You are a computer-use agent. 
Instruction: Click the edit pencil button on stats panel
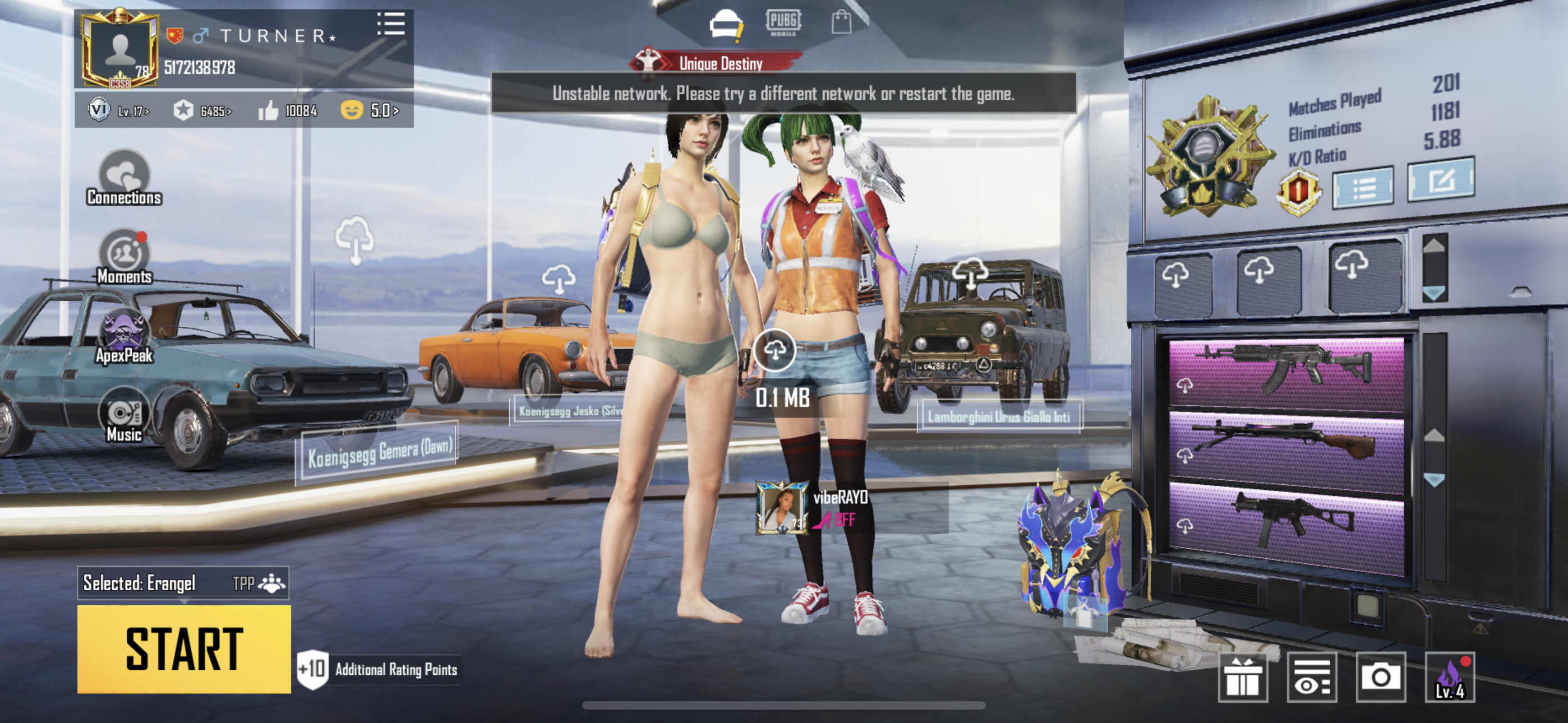(x=1441, y=179)
